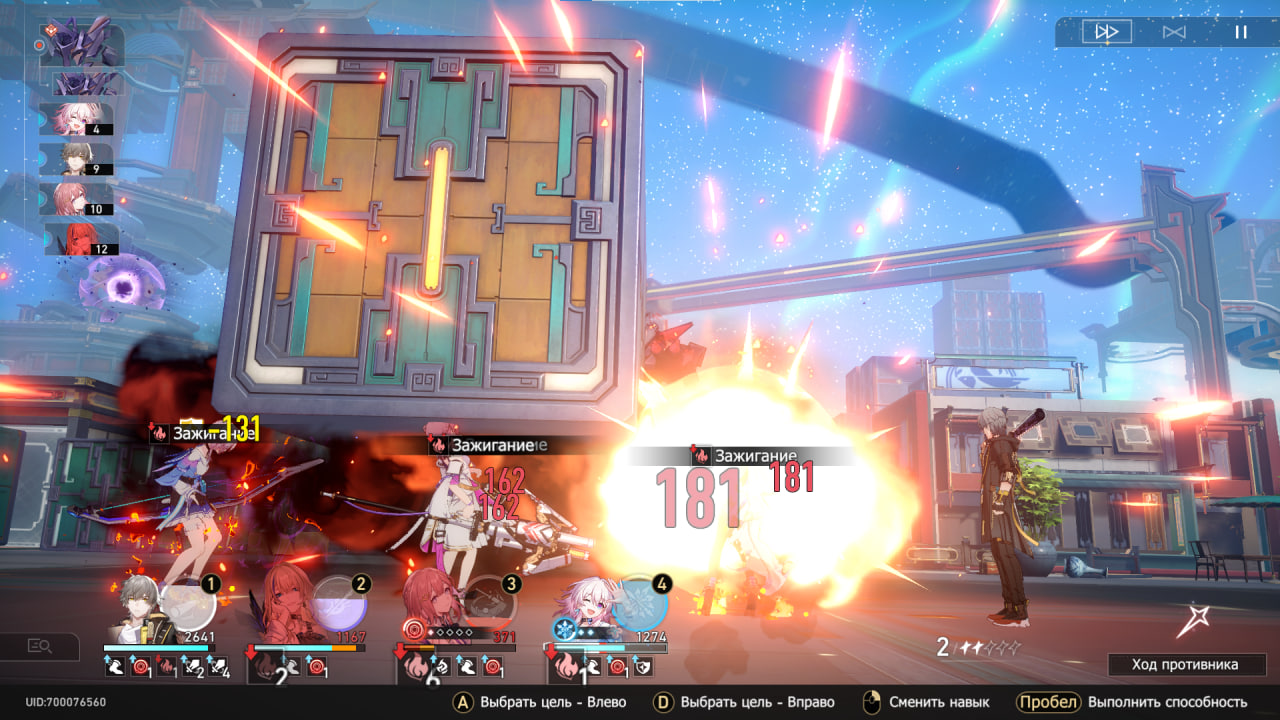The width and height of the screenshot is (1280, 720).
Task: Activate the ultimate circle numbered 3
Action: (x=490, y=606)
